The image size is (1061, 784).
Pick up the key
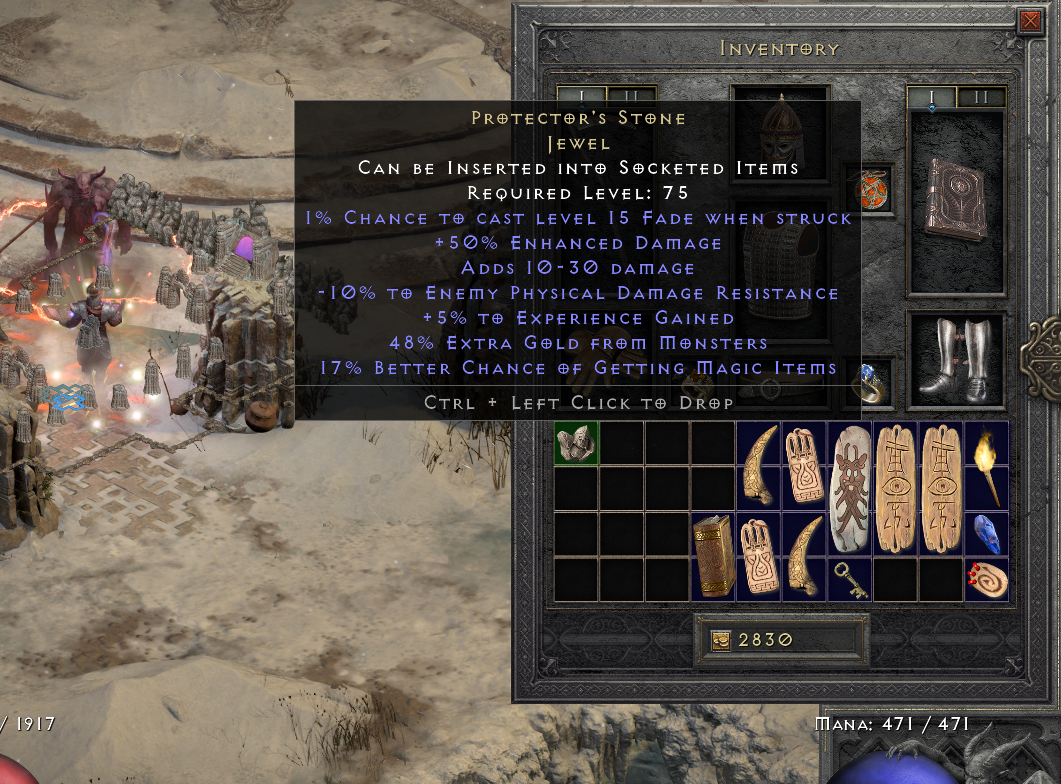pos(850,581)
